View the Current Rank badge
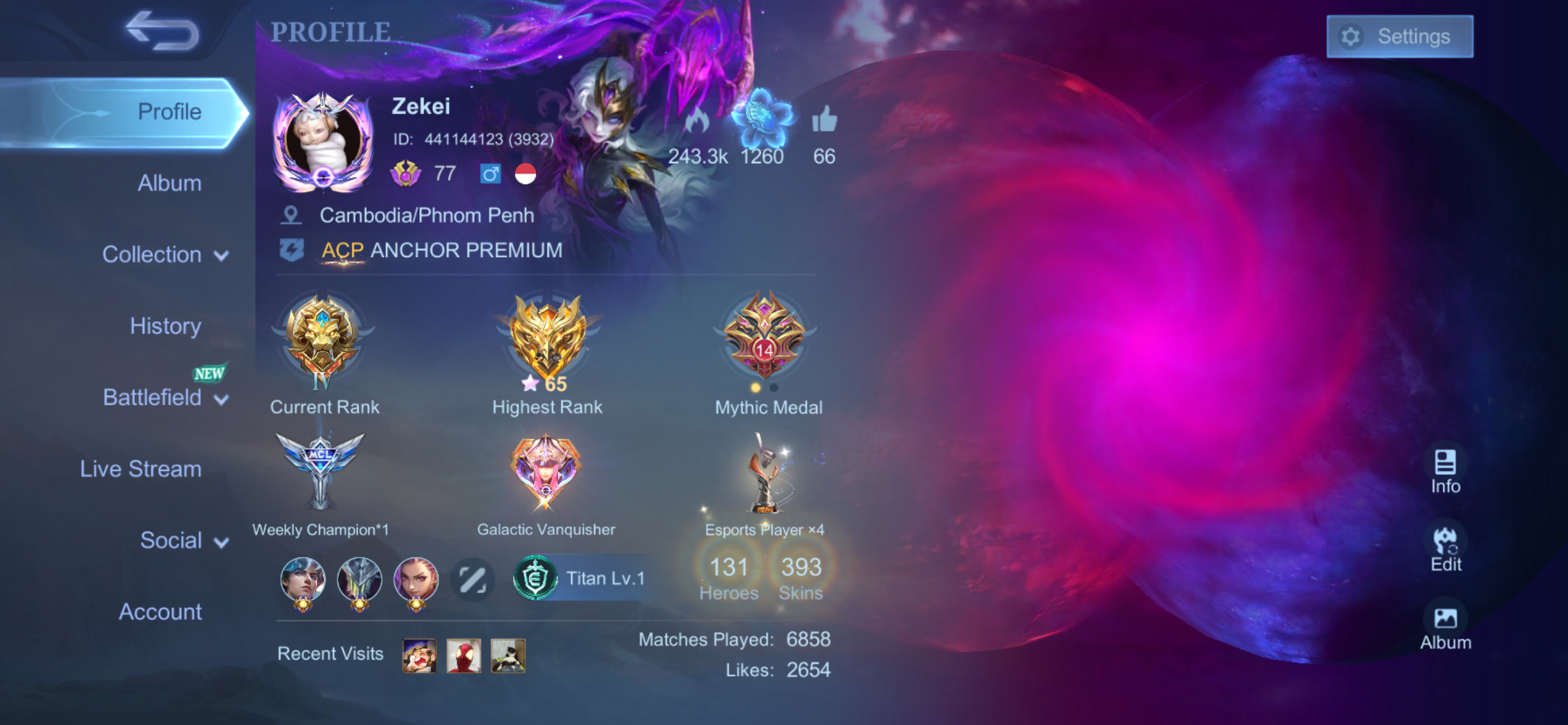Image resolution: width=1568 pixels, height=725 pixels. pyautogui.click(x=323, y=341)
